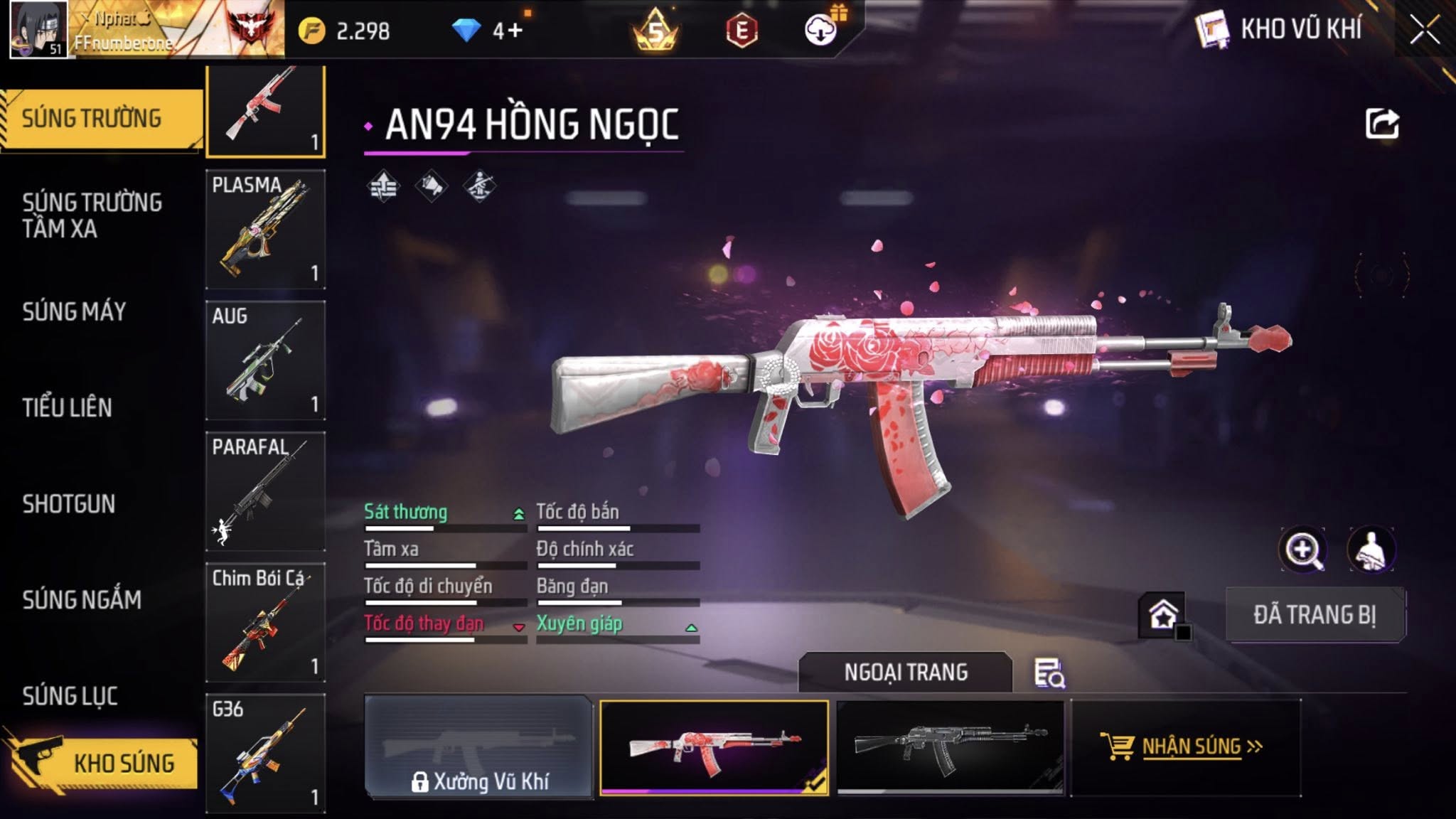Show the Shotgun weapon category

[x=68, y=504]
